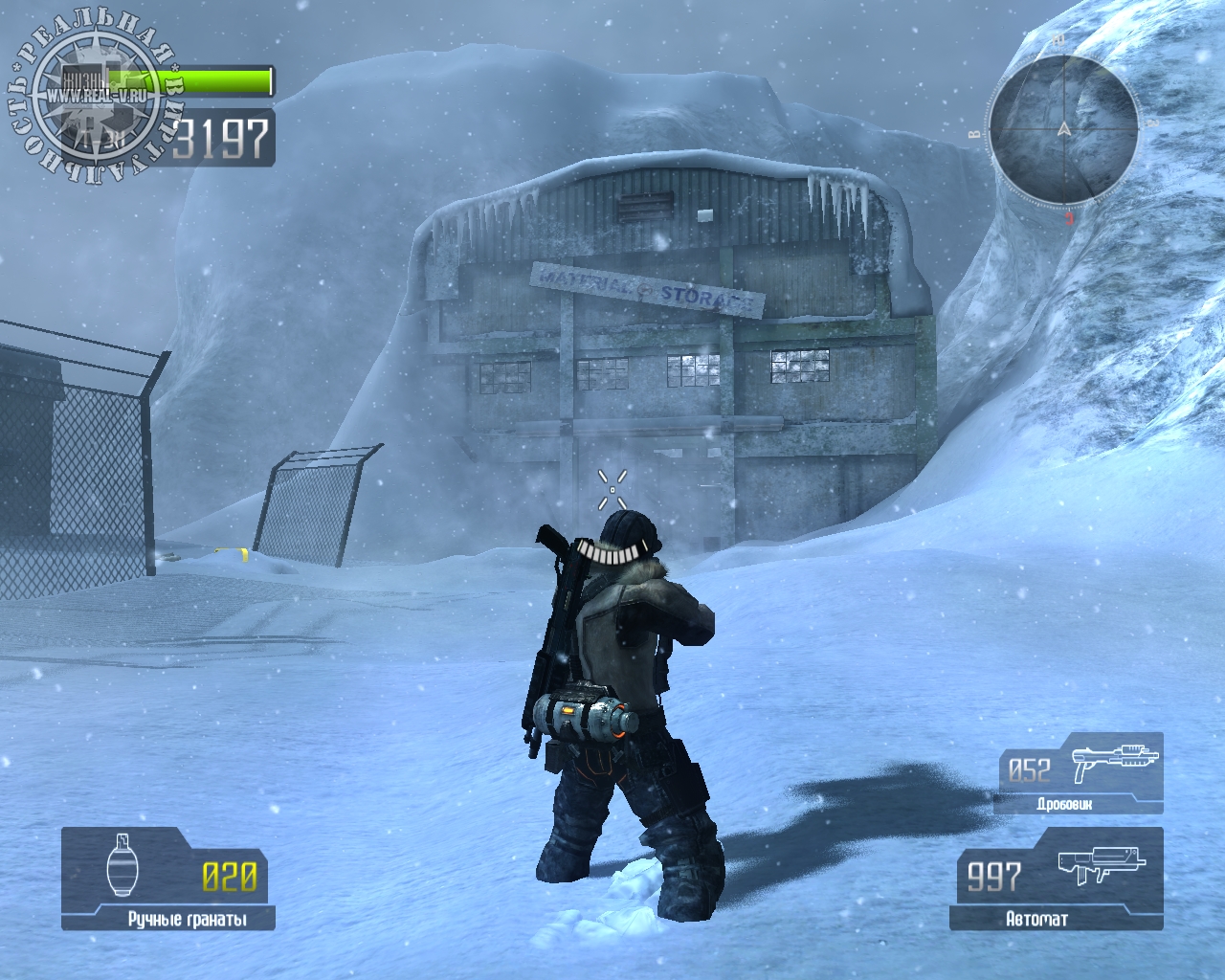Choose the assault rifle weapon slot
Screen dimensions: 1225x980
[x=1057, y=879]
